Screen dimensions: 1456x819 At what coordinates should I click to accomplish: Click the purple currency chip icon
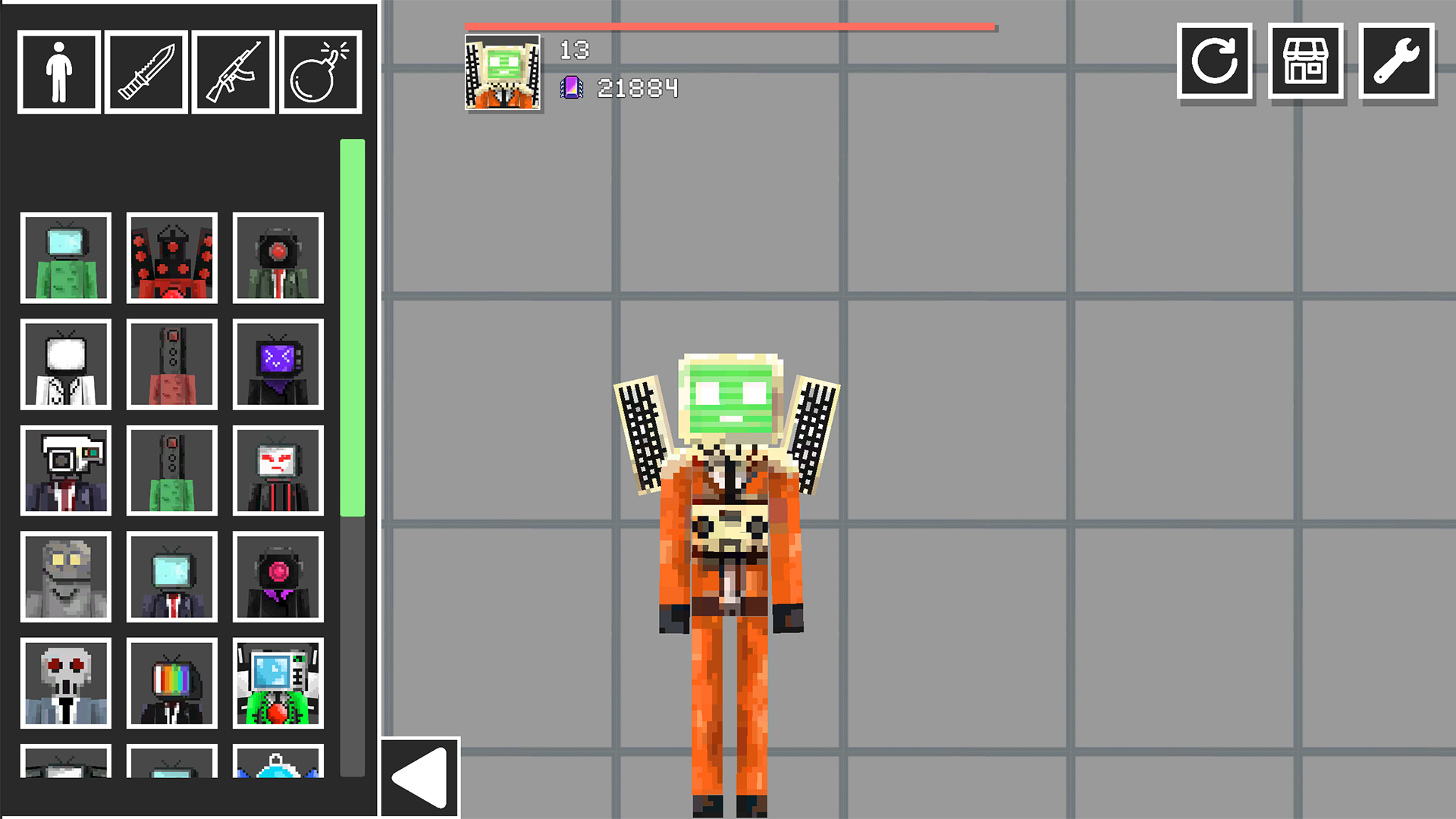pos(573,86)
